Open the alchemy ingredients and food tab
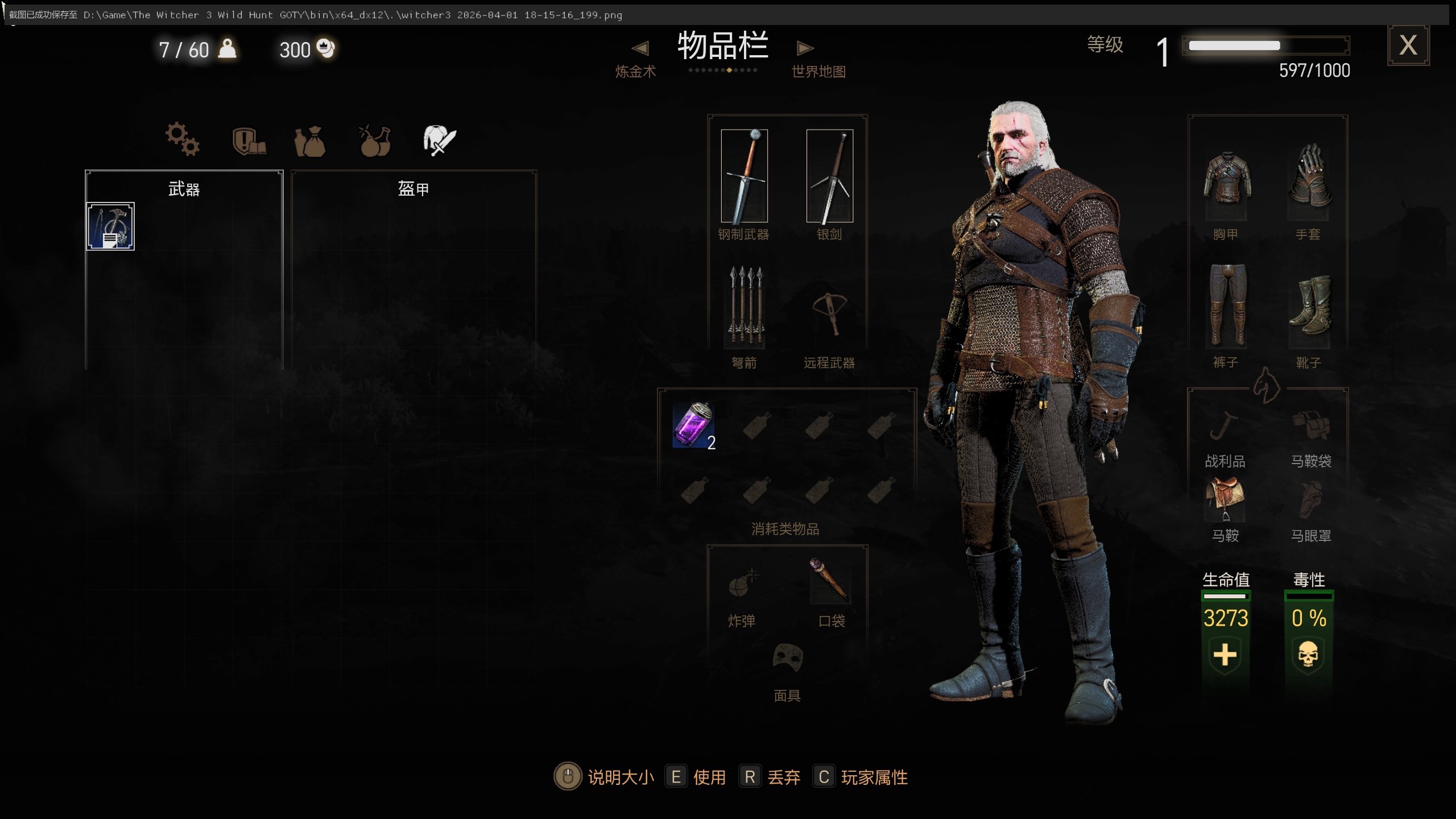 (x=375, y=140)
